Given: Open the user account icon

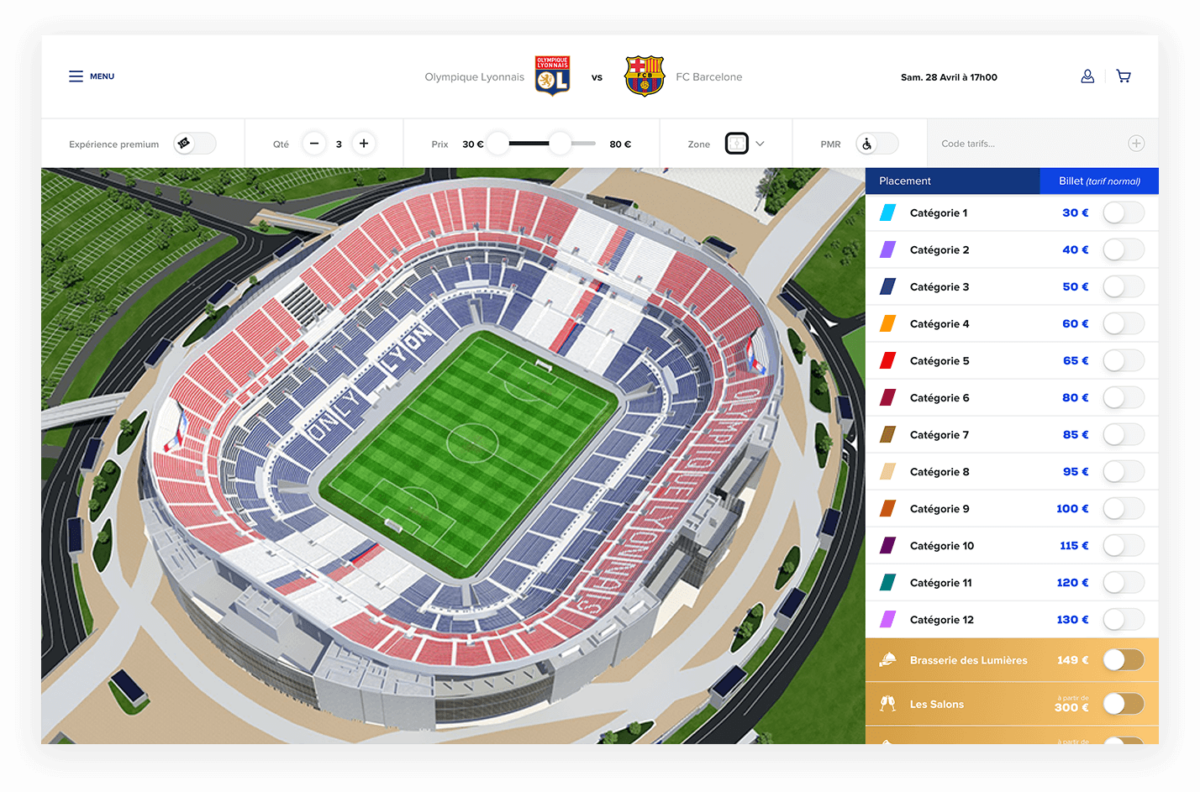Looking at the screenshot, I should [1087, 76].
